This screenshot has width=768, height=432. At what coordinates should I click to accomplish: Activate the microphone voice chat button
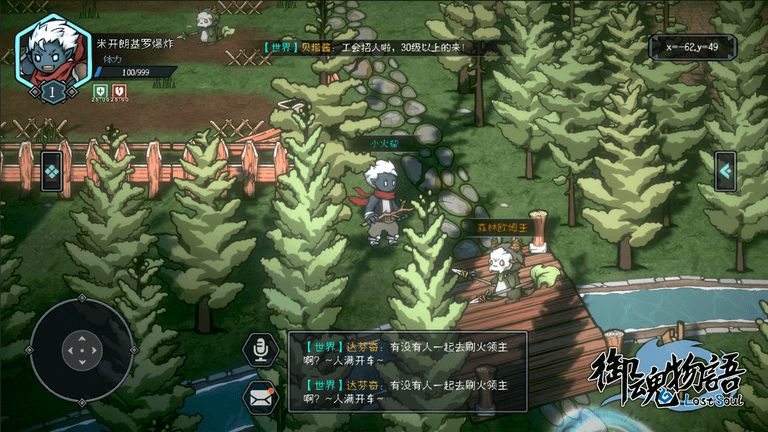[x=260, y=349]
